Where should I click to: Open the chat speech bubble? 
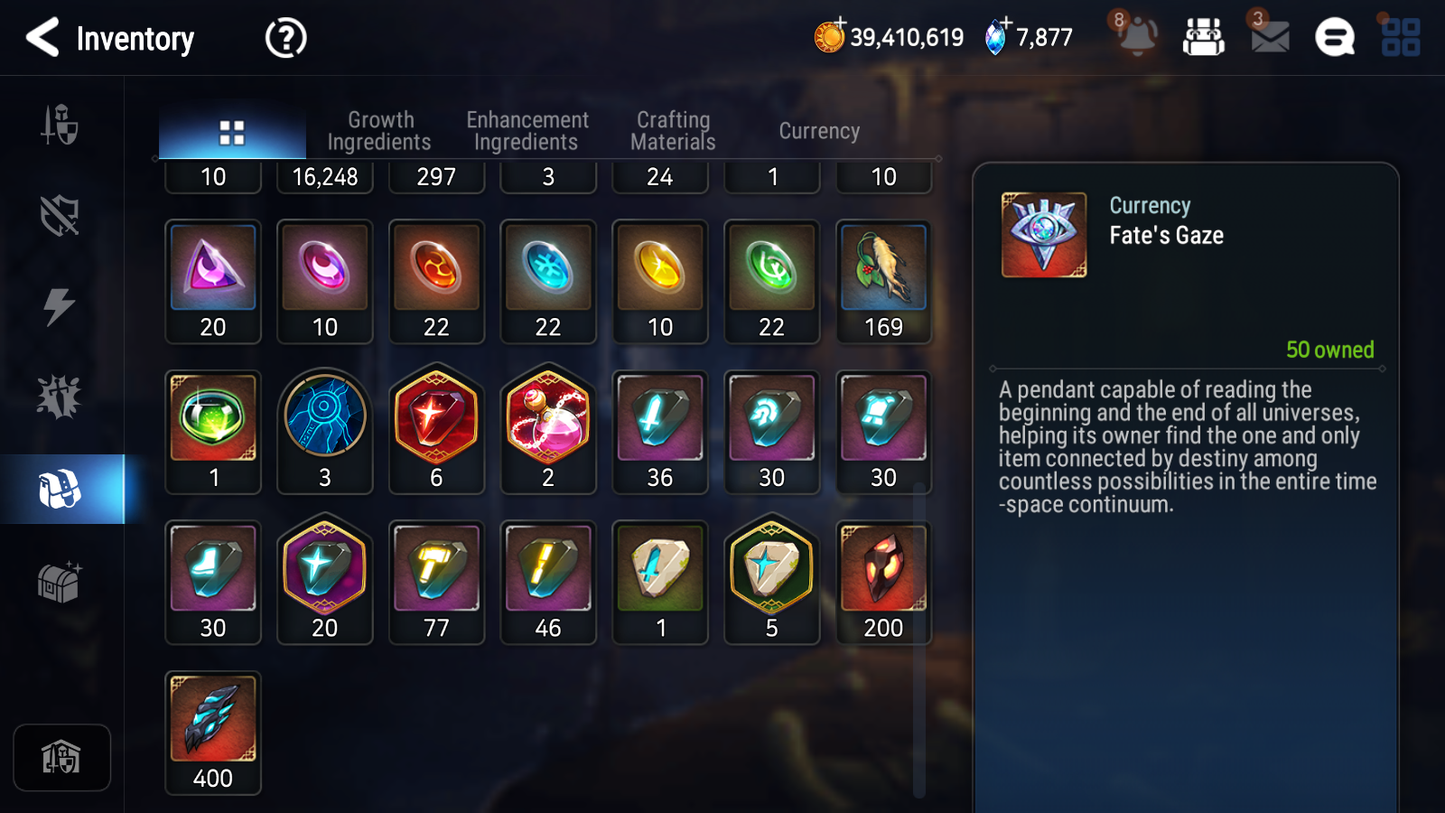[x=1334, y=38]
